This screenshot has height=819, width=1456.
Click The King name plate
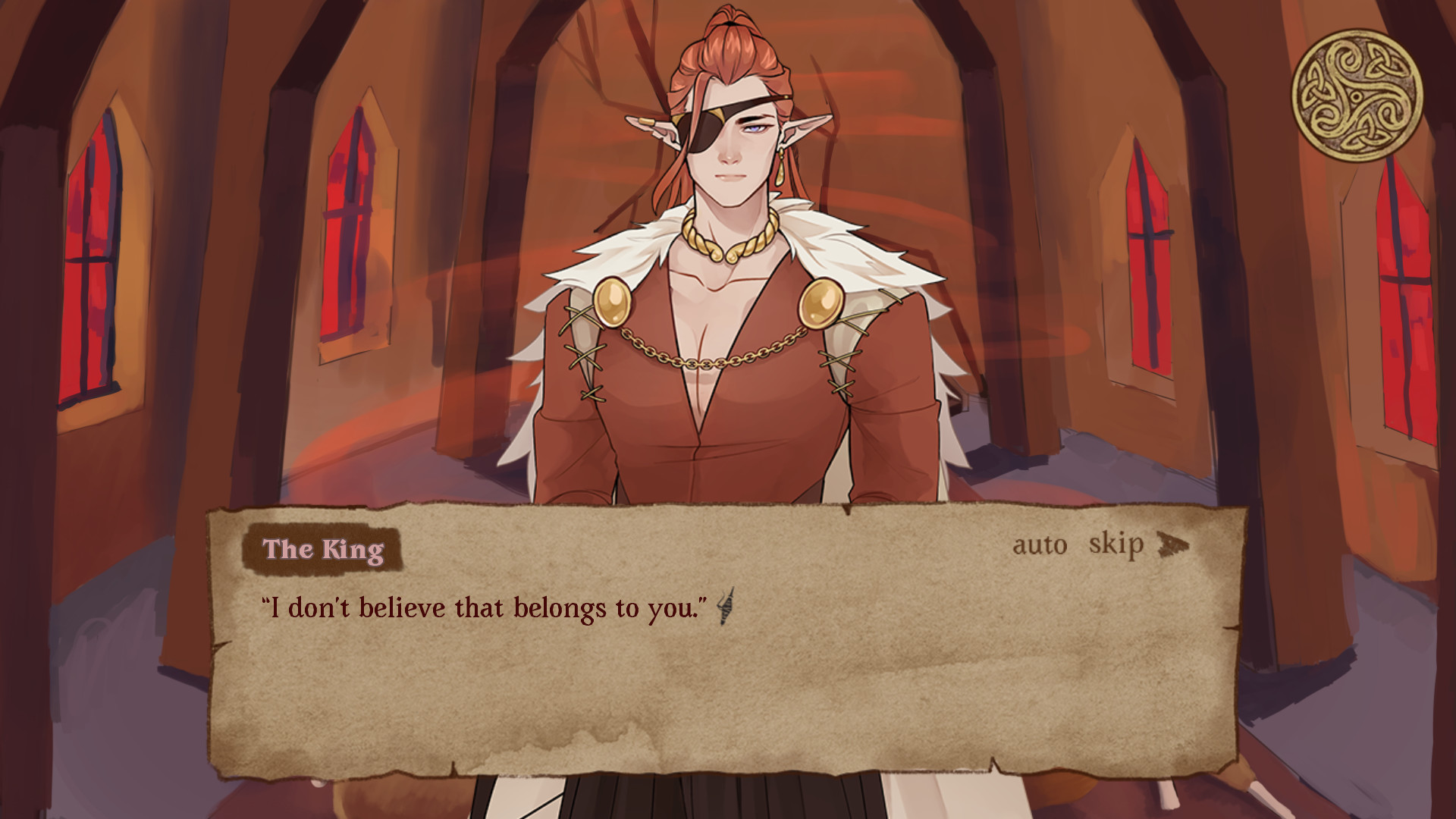[325, 551]
